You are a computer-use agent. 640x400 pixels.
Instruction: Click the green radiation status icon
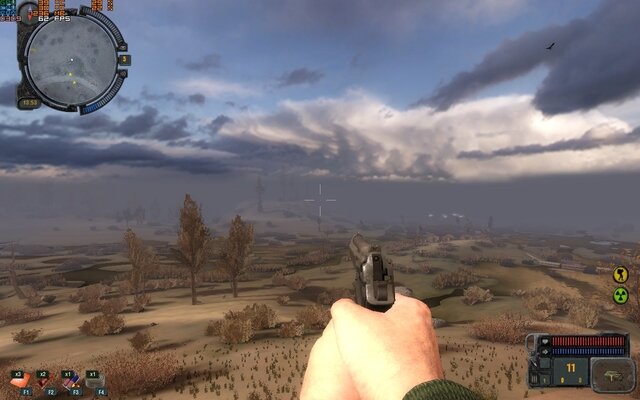(x=620, y=295)
